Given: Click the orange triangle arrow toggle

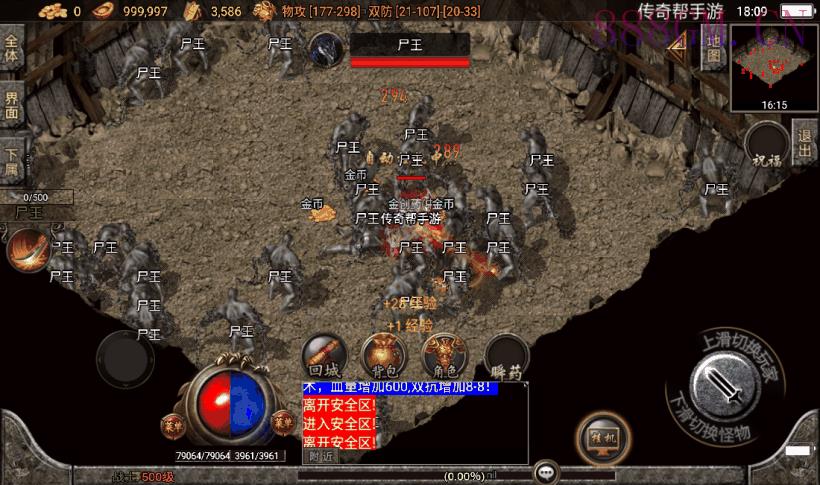Looking at the screenshot, I should pos(677,42).
